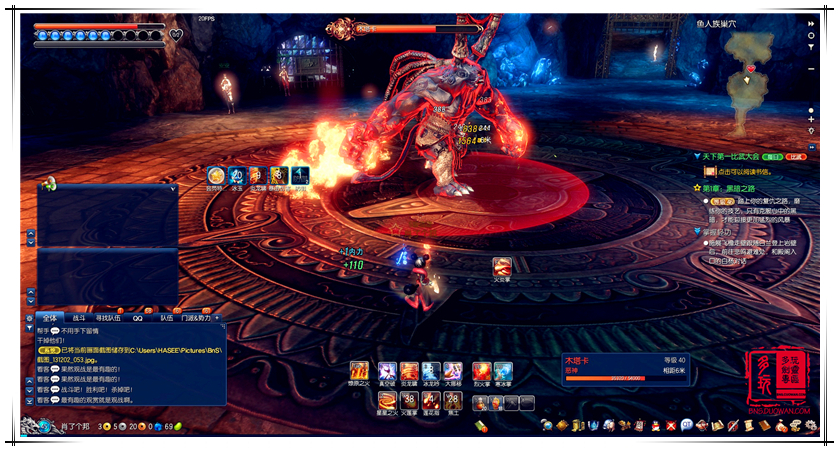This screenshot has width=839, height=451.
Task: Open the 门派&势力 chat tab
Action: (x=196, y=317)
